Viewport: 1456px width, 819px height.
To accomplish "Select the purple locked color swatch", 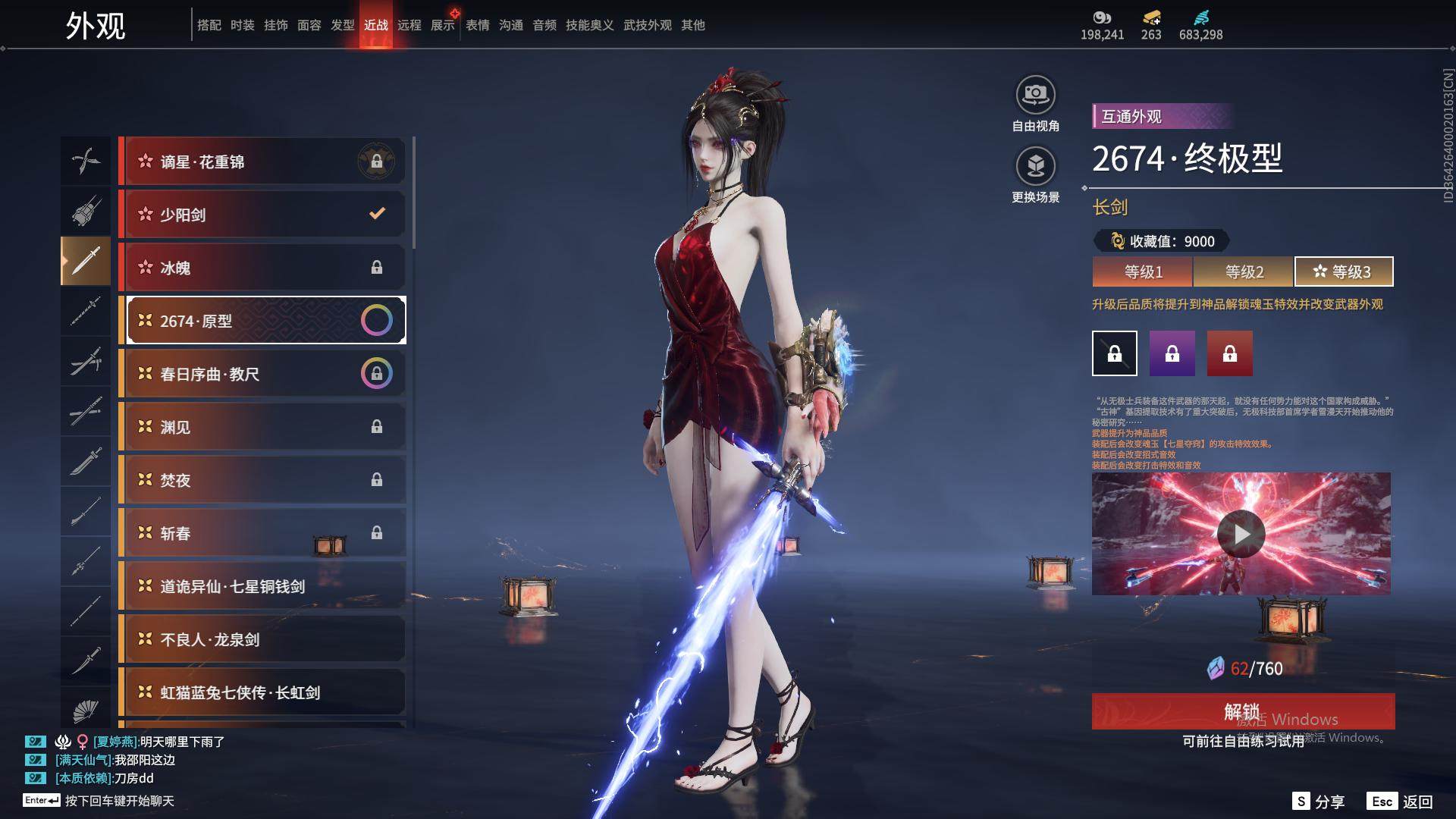I will point(1172,353).
